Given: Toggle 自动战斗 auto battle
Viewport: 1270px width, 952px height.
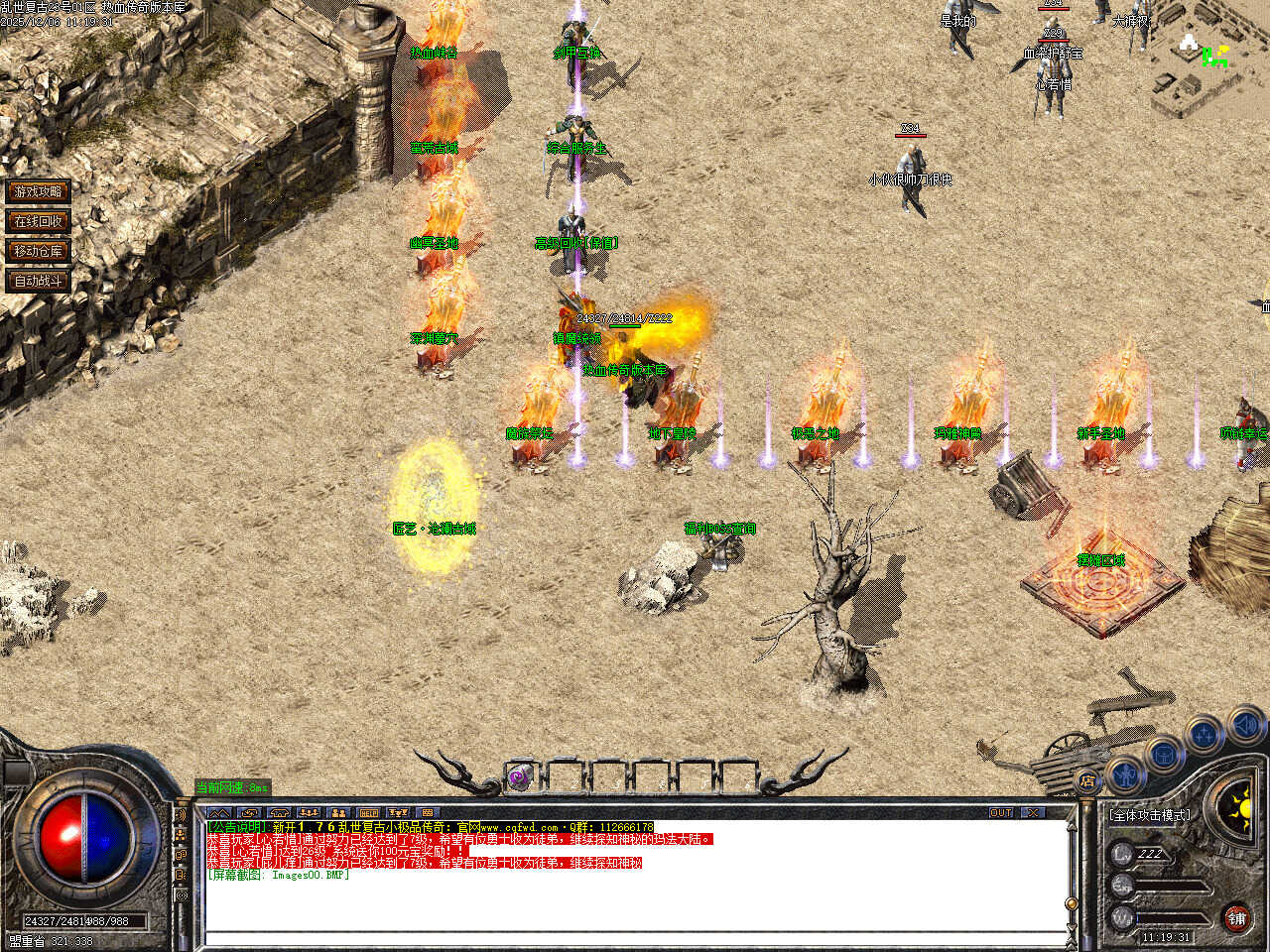Looking at the screenshot, I should (39, 281).
